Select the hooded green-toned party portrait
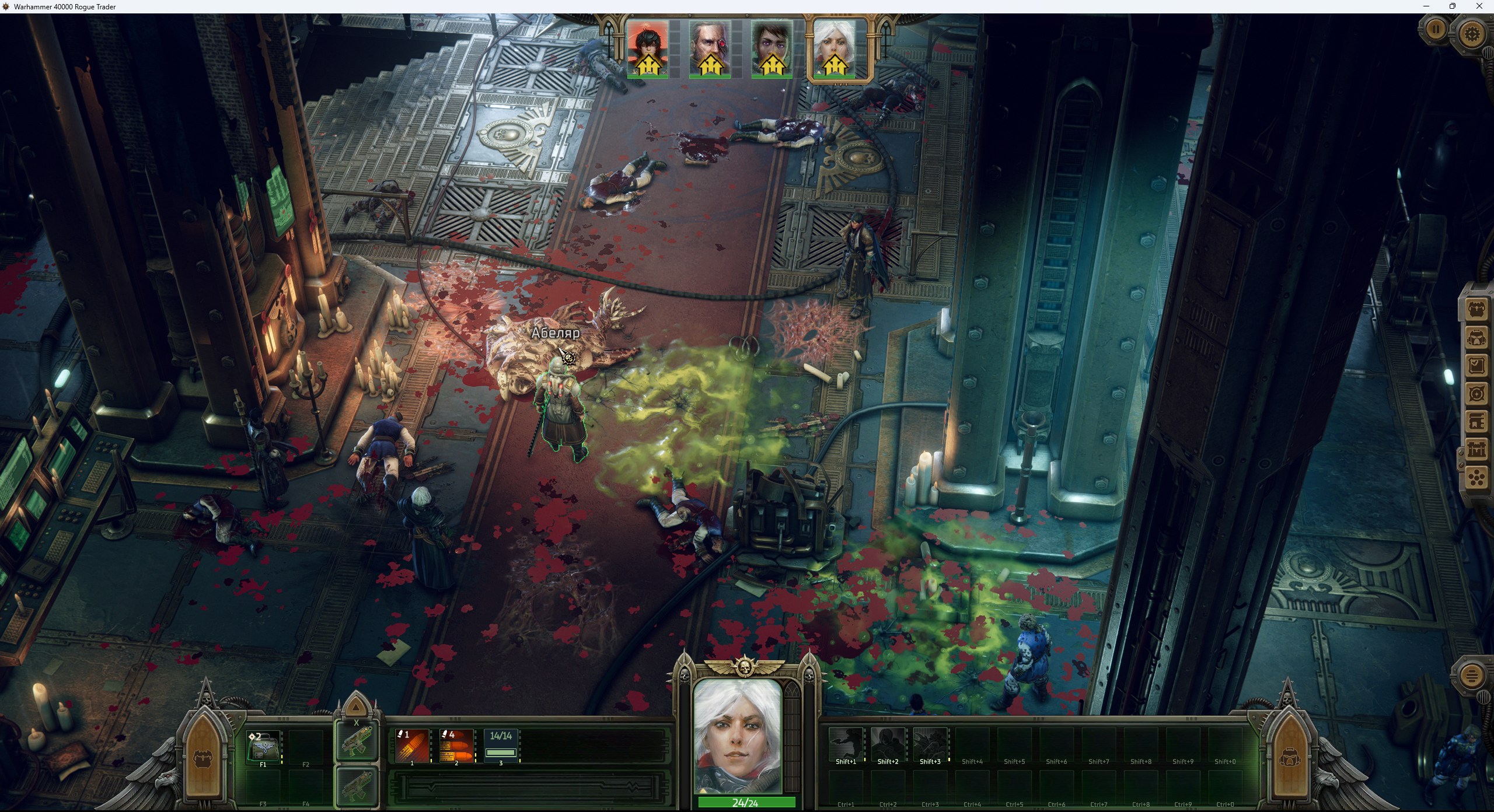 pos(772,49)
